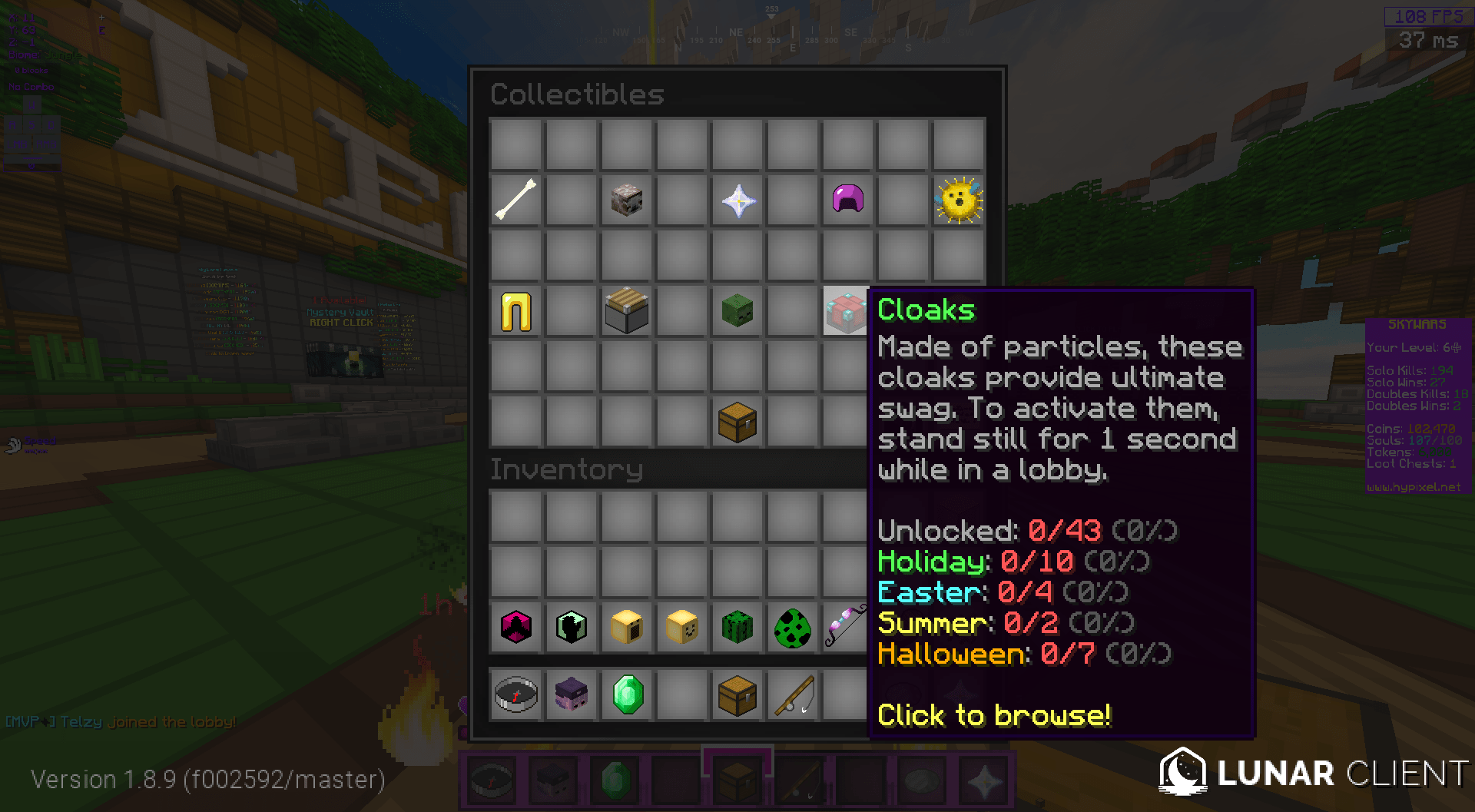
Task: Open the Cloaks collectible item
Action: [845, 310]
